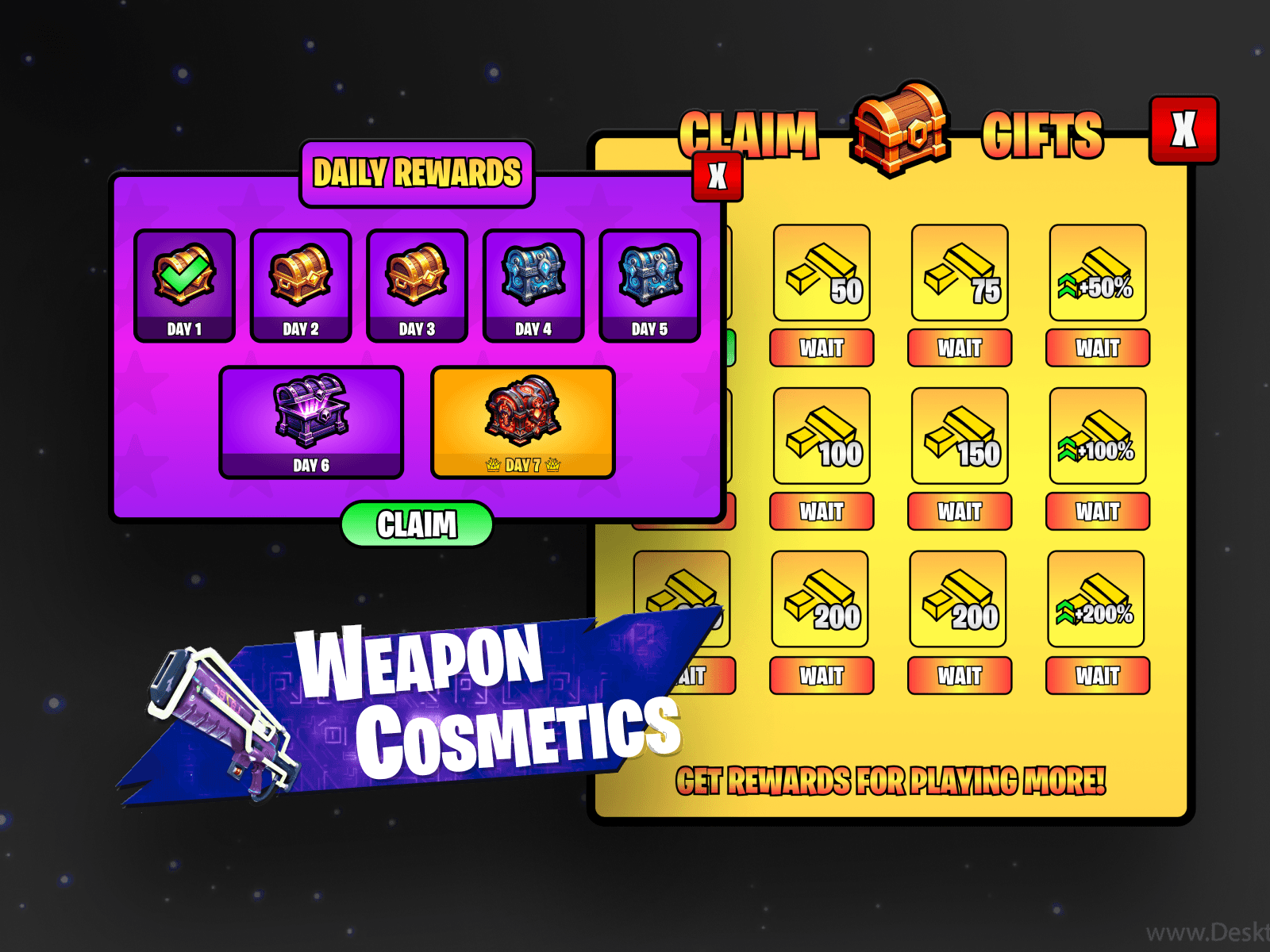The height and width of the screenshot is (952, 1270).
Task: Select the 100 gold gift tile
Action: (822, 436)
